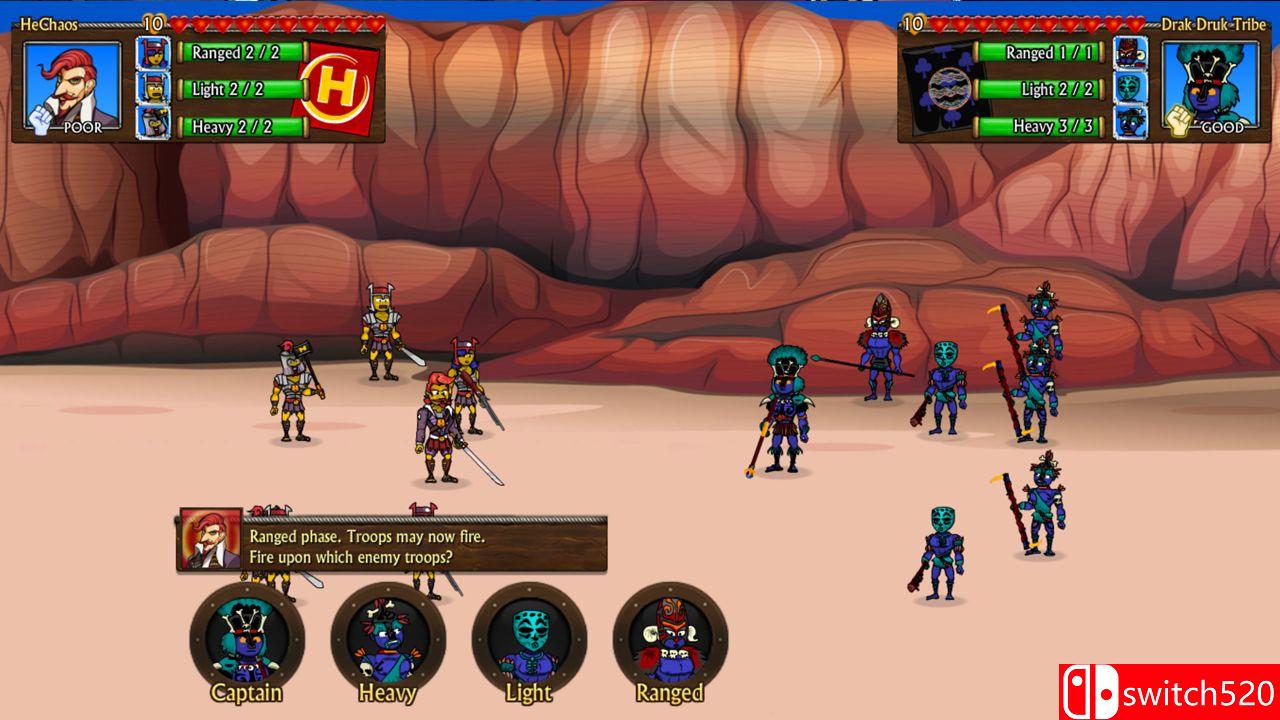This screenshot has width=1280, height=720.
Task: Fire upon the enemy Captain
Action: [x=246, y=639]
